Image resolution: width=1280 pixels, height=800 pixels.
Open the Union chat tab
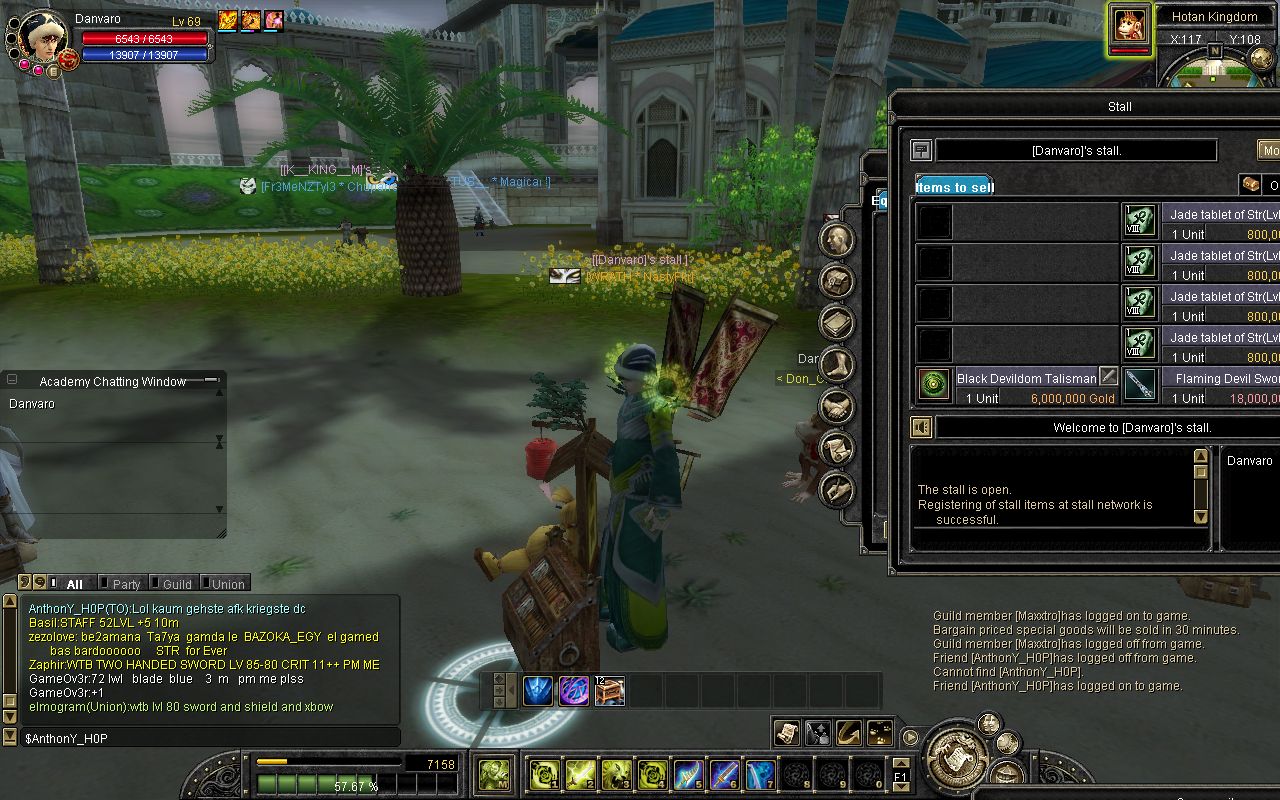[227, 584]
